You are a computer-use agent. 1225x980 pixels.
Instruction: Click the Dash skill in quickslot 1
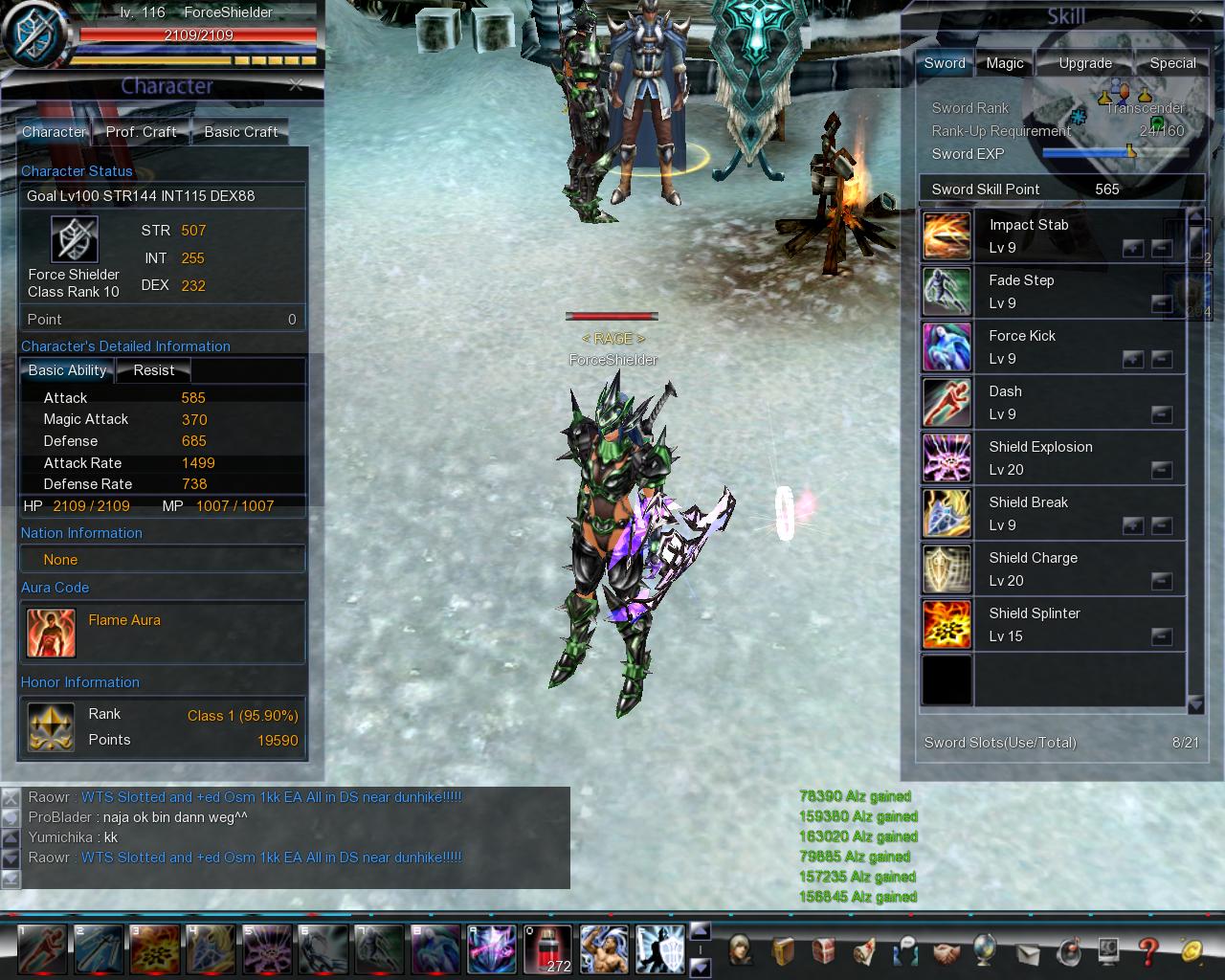(43, 948)
